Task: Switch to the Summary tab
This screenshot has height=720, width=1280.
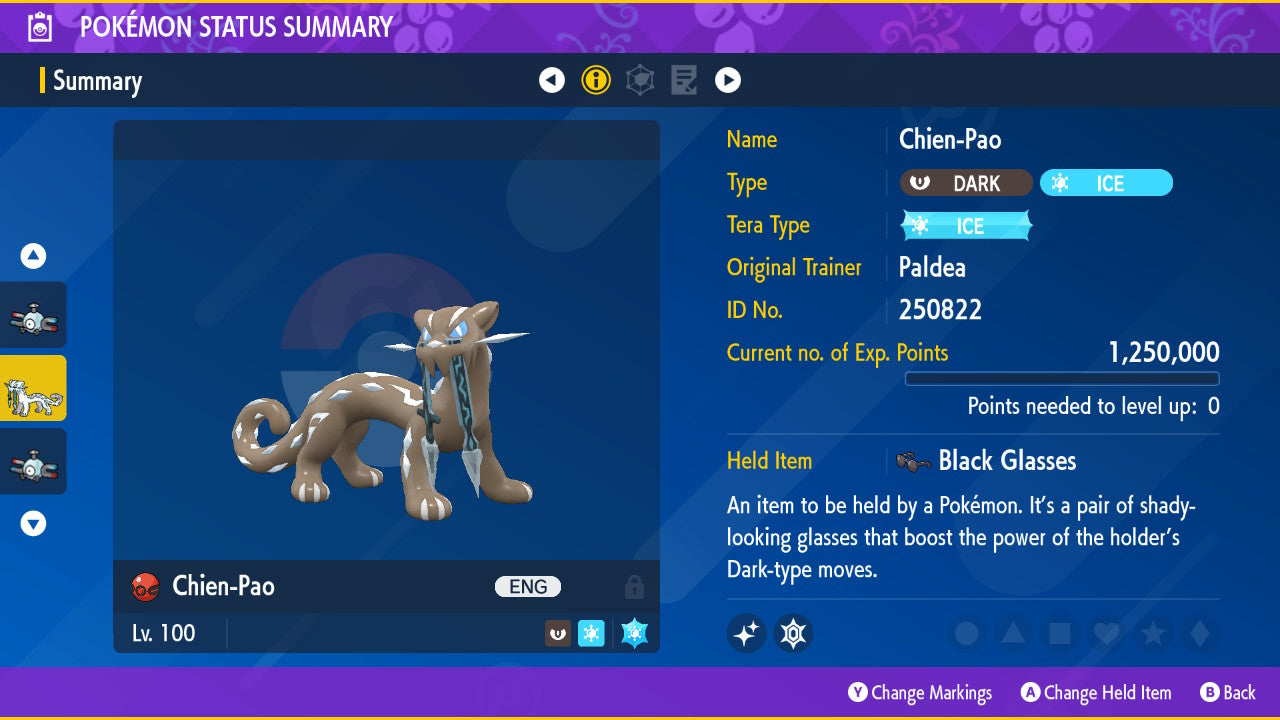Action: (x=98, y=81)
